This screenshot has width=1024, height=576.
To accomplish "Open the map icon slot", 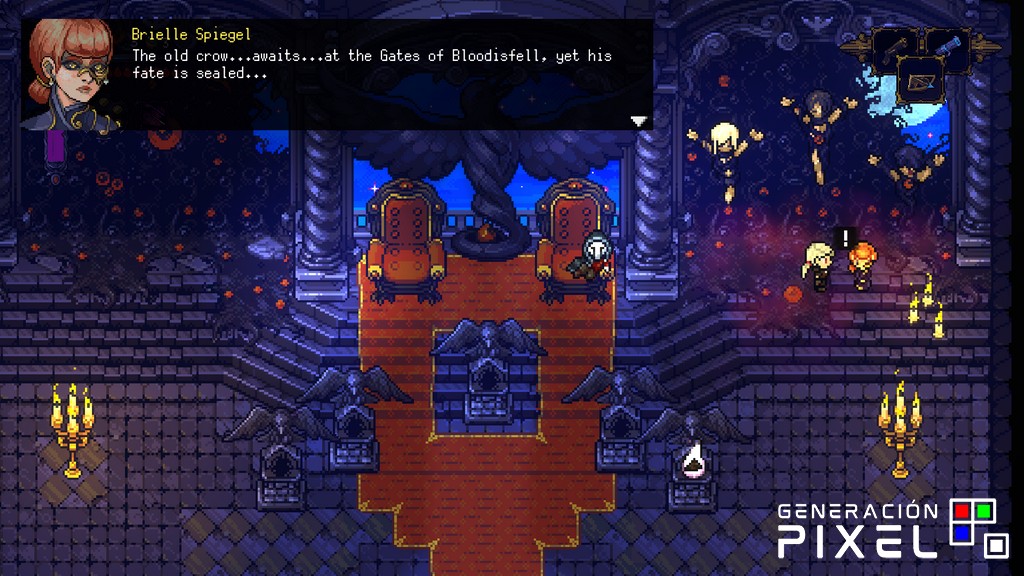I will pyautogui.click(x=920, y=81).
